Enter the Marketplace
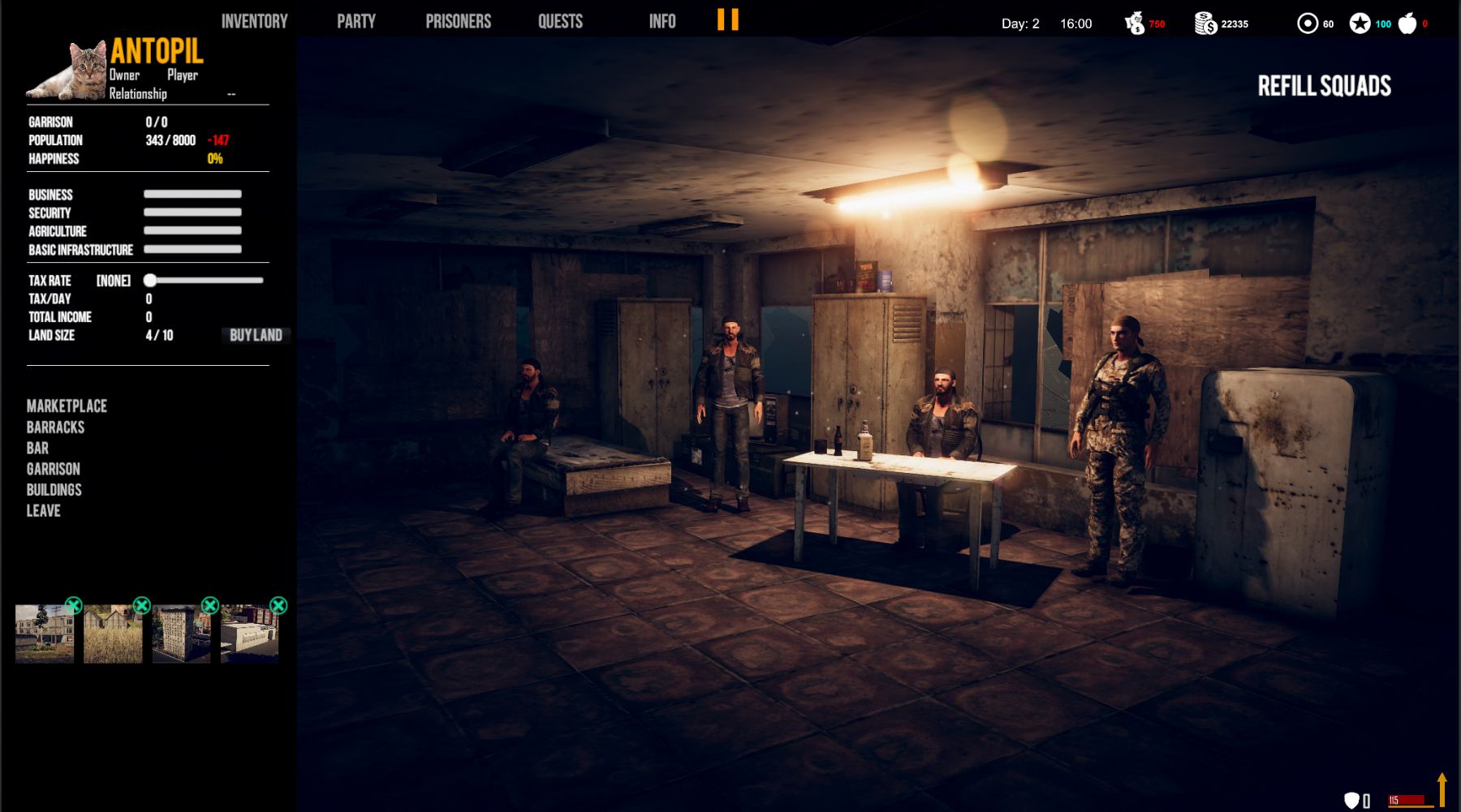1461x812 pixels. click(x=67, y=406)
